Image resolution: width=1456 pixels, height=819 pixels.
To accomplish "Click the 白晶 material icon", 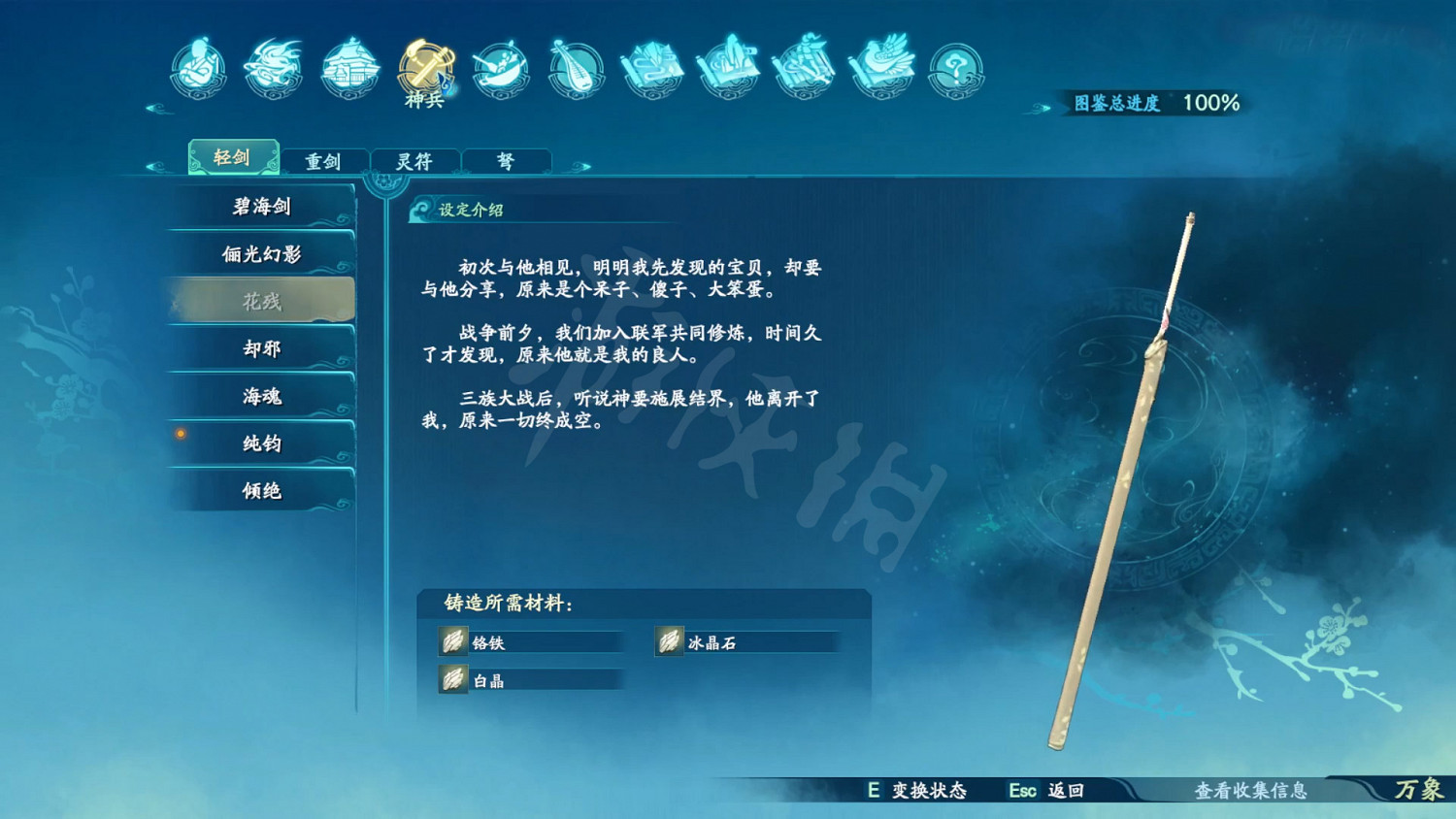I will [452, 679].
